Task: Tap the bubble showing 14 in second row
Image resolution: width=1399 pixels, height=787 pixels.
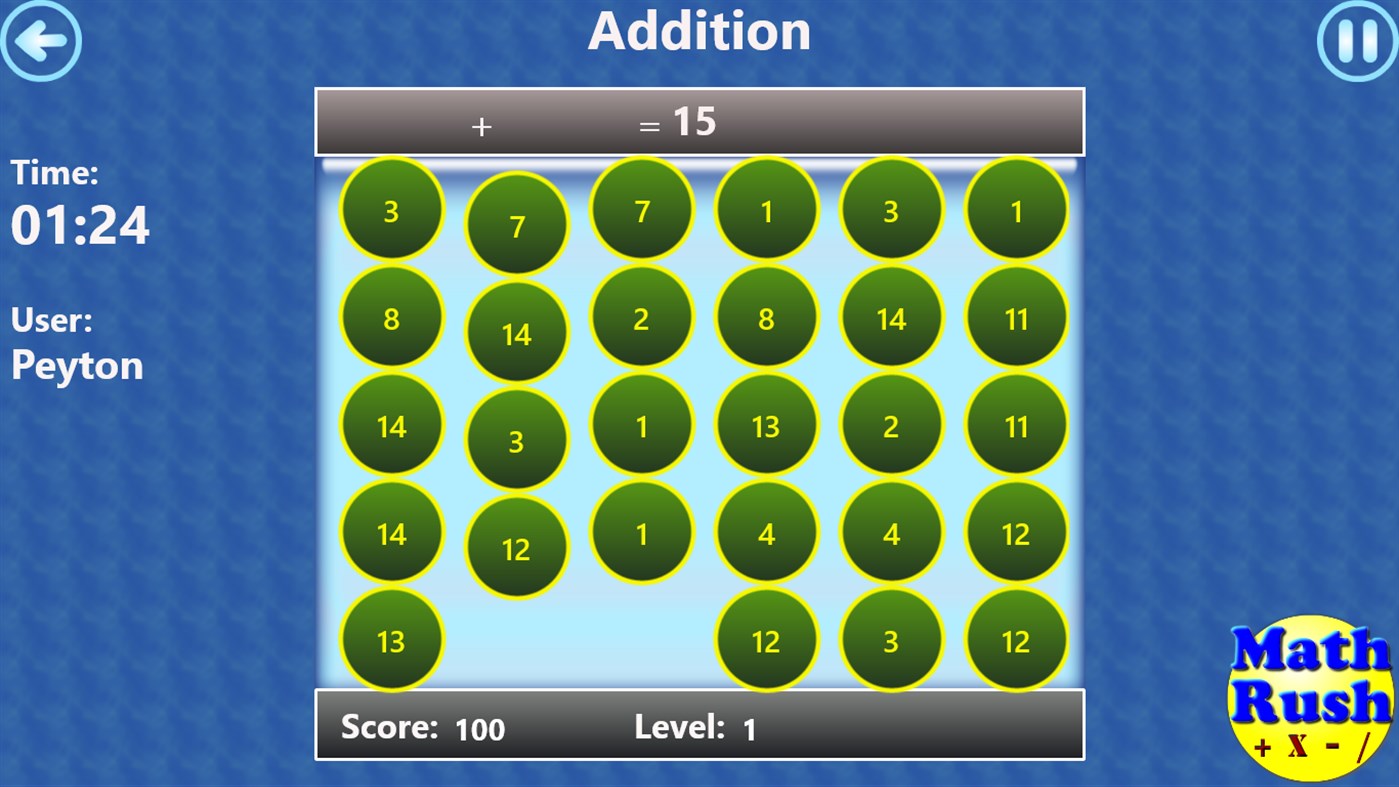Action: [516, 335]
